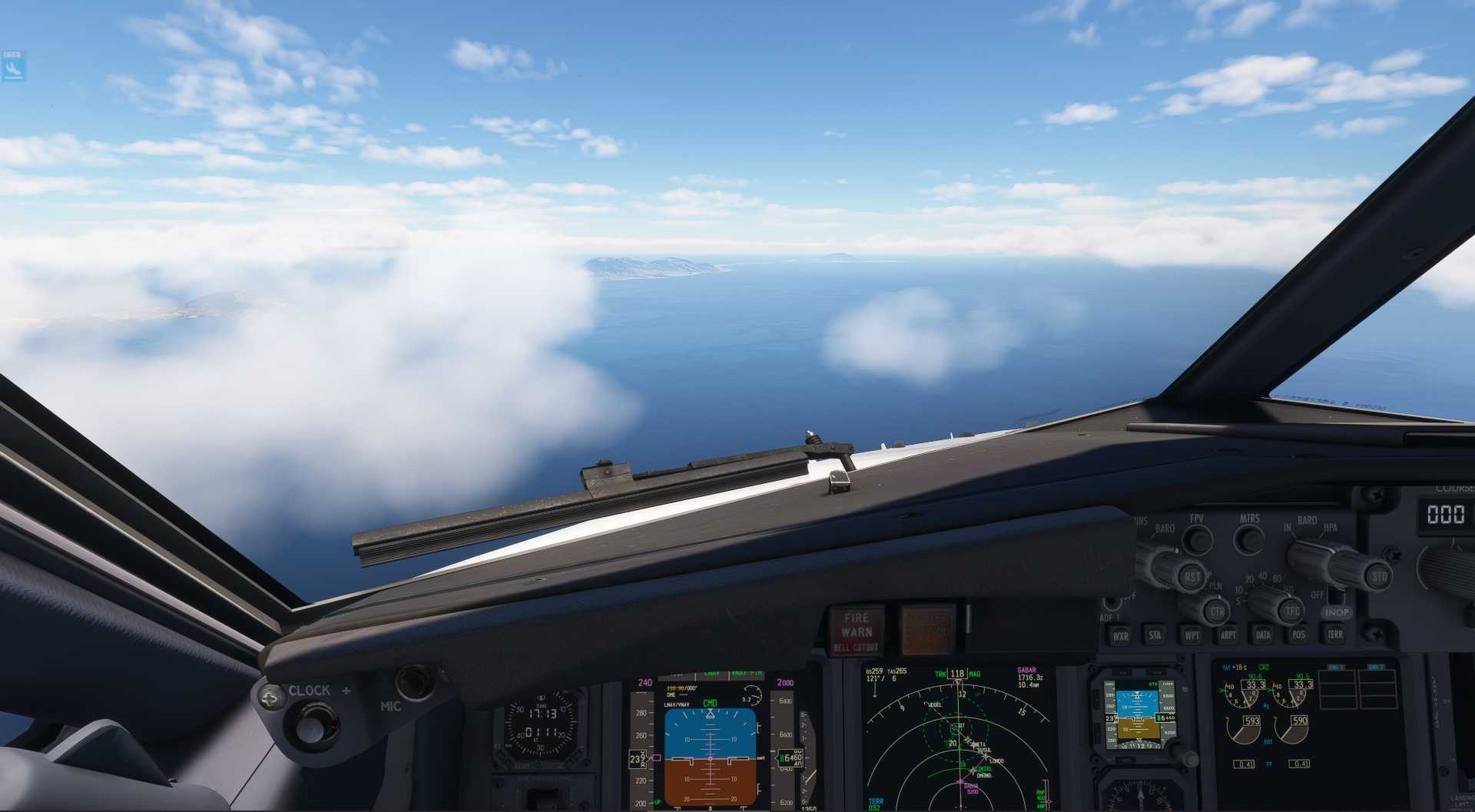Image resolution: width=1475 pixels, height=812 pixels.
Task: Click the TFC traffic range knob center
Action: pos(1292,611)
